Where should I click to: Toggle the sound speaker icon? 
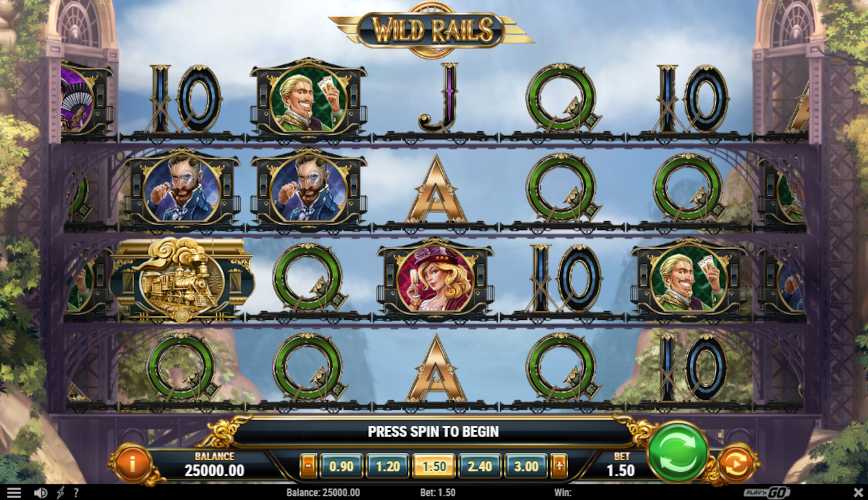(x=41, y=493)
